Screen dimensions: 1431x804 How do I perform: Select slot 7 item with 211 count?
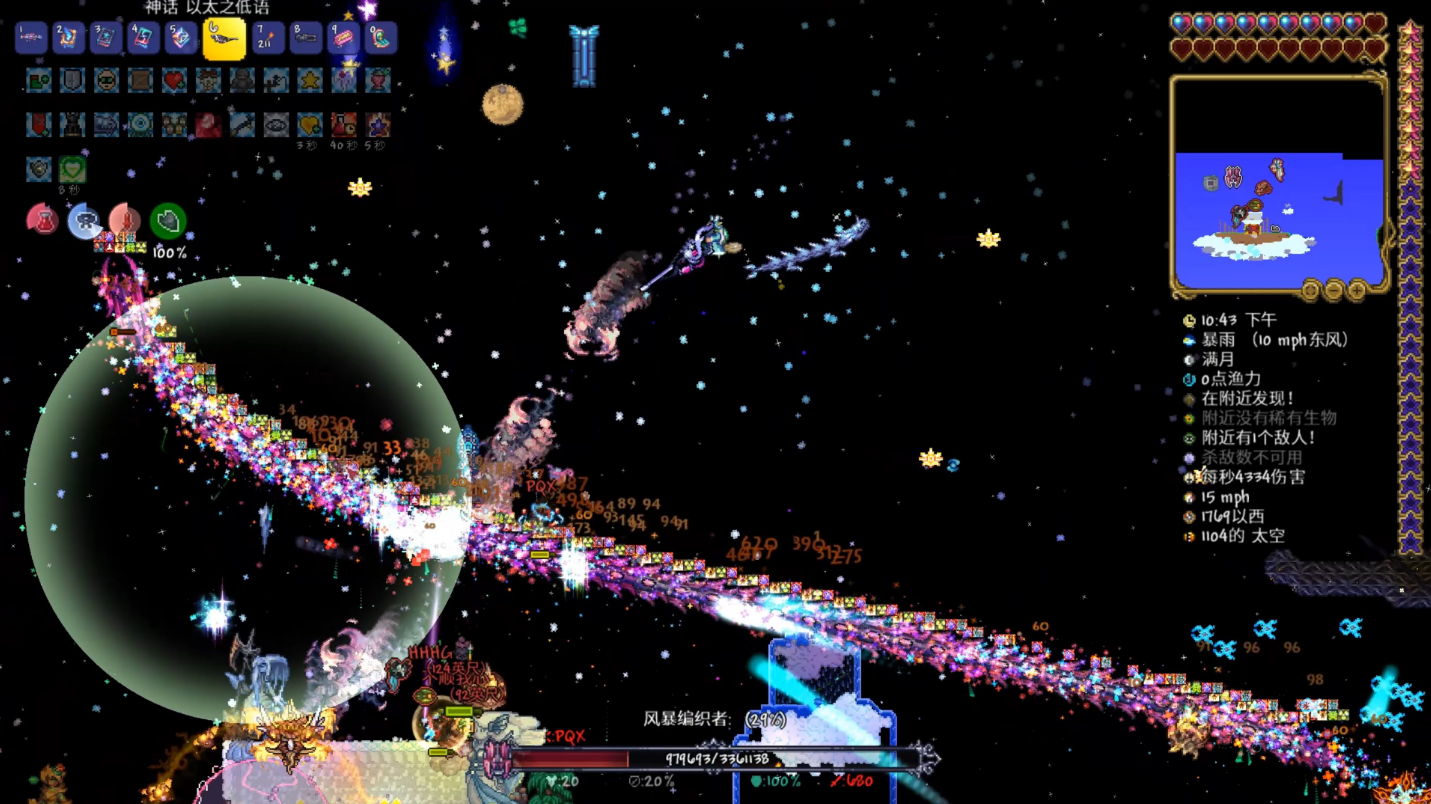pyautogui.click(x=268, y=39)
